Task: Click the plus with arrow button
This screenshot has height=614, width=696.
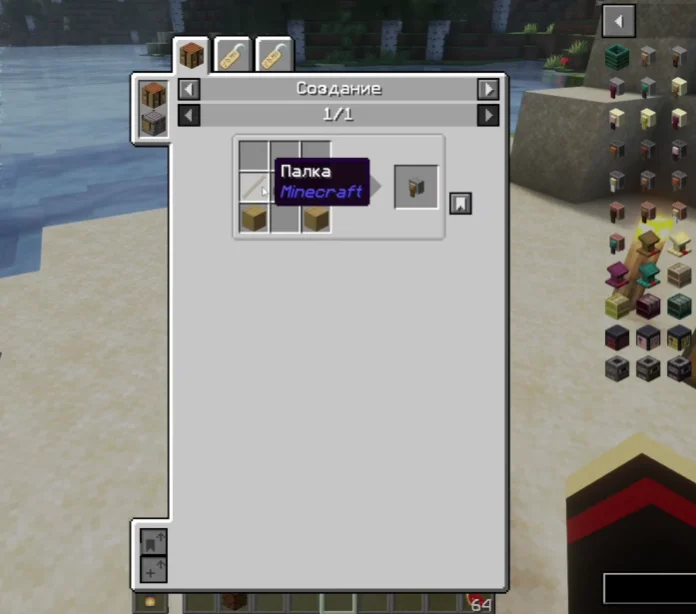Action: [153, 570]
